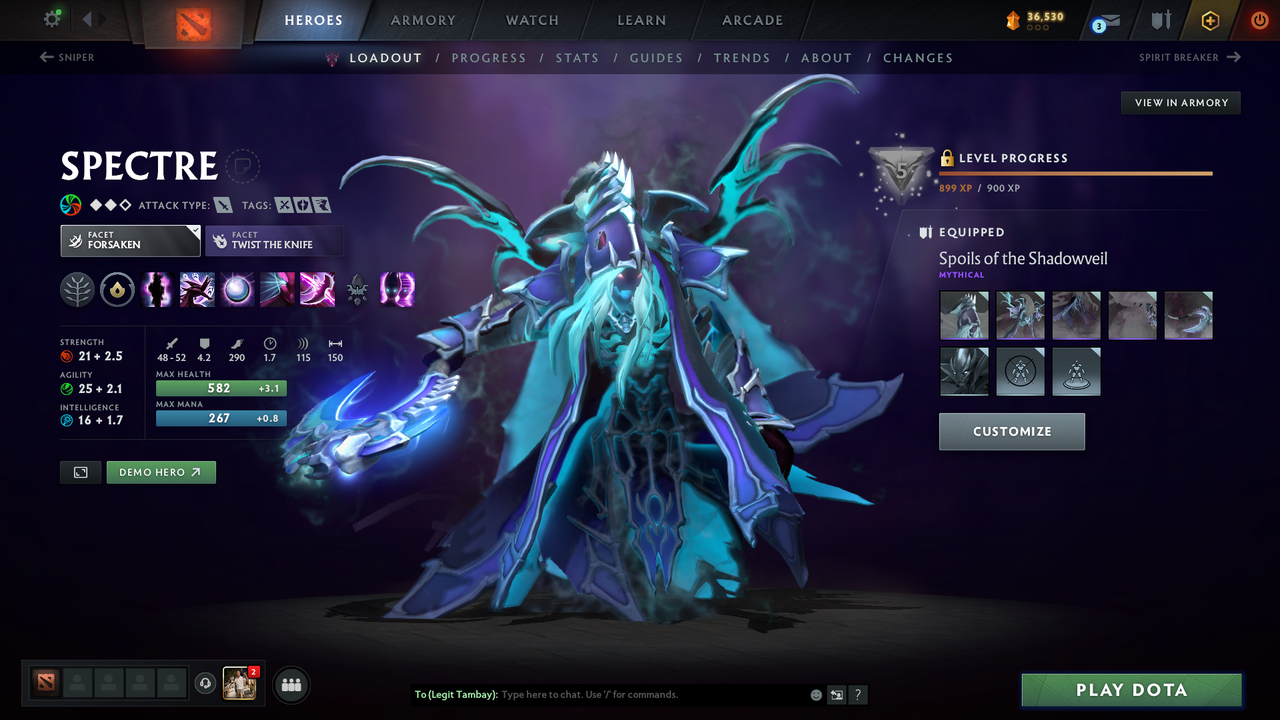View the Dispersion ability icon
This screenshot has height=720, width=1280.
click(x=237, y=290)
